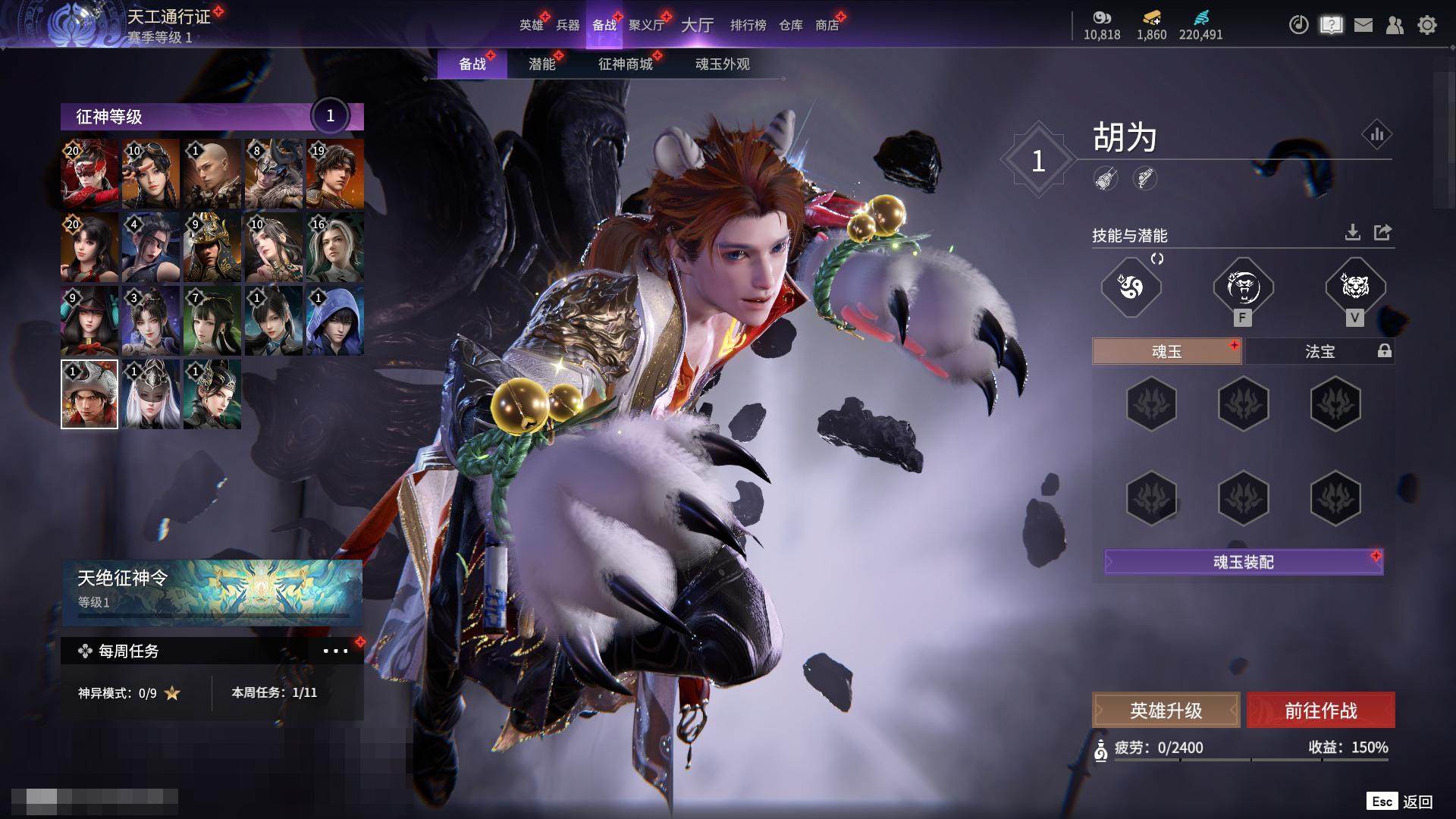The height and width of the screenshot is (819, 1456).
Task: Check the mail envelope icon
Action: (1363, 25)
